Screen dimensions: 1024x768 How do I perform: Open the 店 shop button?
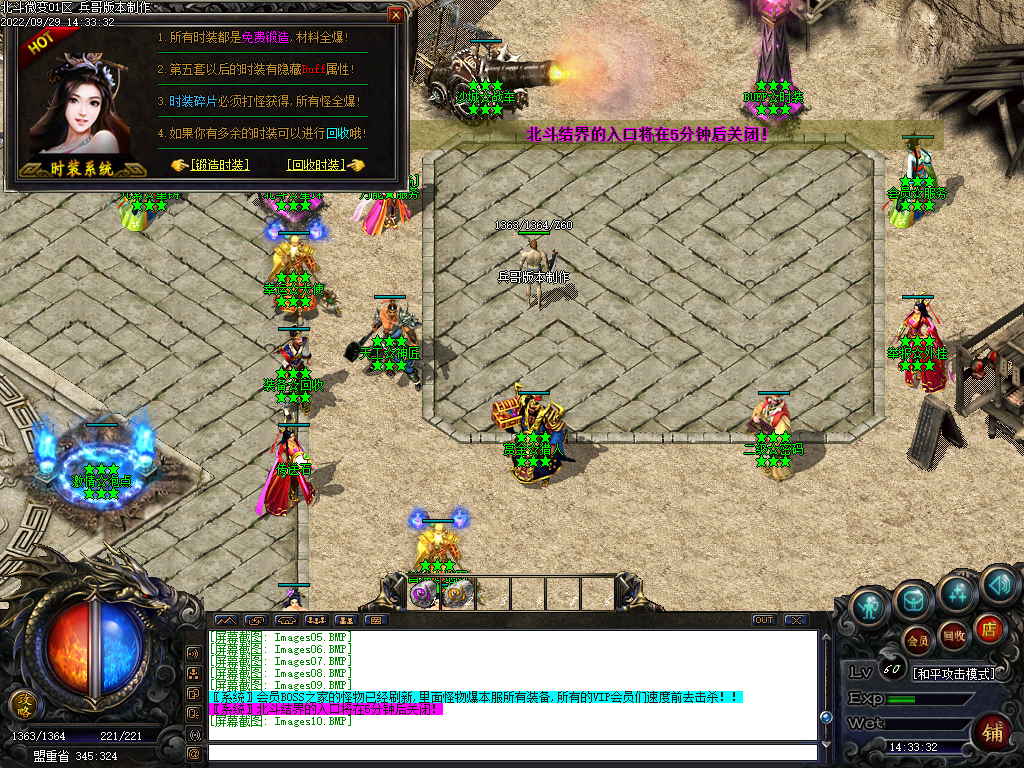(988, 628)
